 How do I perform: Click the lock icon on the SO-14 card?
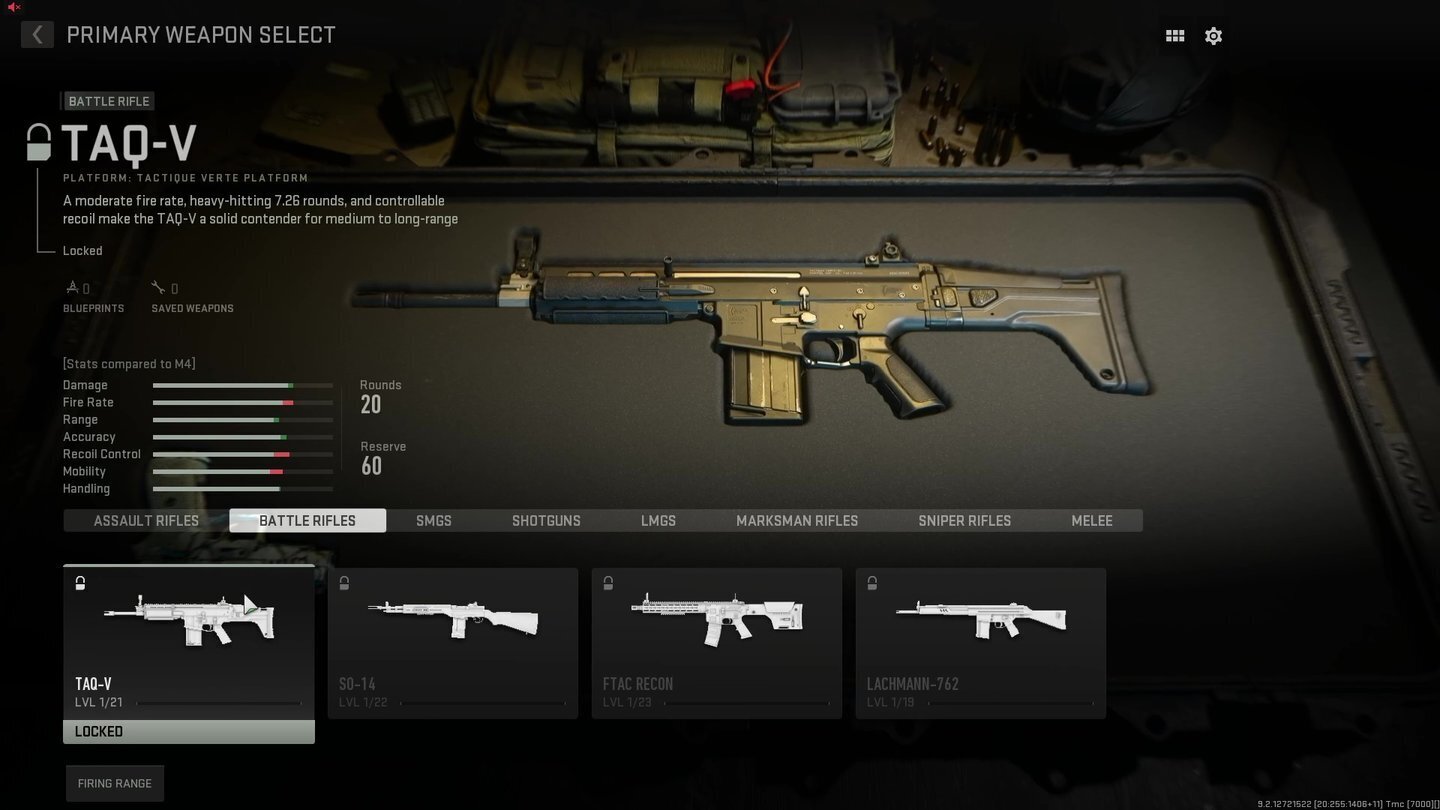tap(344, 583)
